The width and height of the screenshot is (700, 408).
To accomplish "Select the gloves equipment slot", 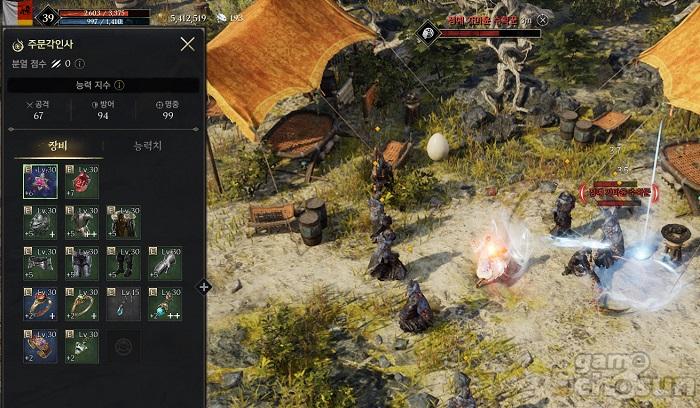I will point(165,263).
